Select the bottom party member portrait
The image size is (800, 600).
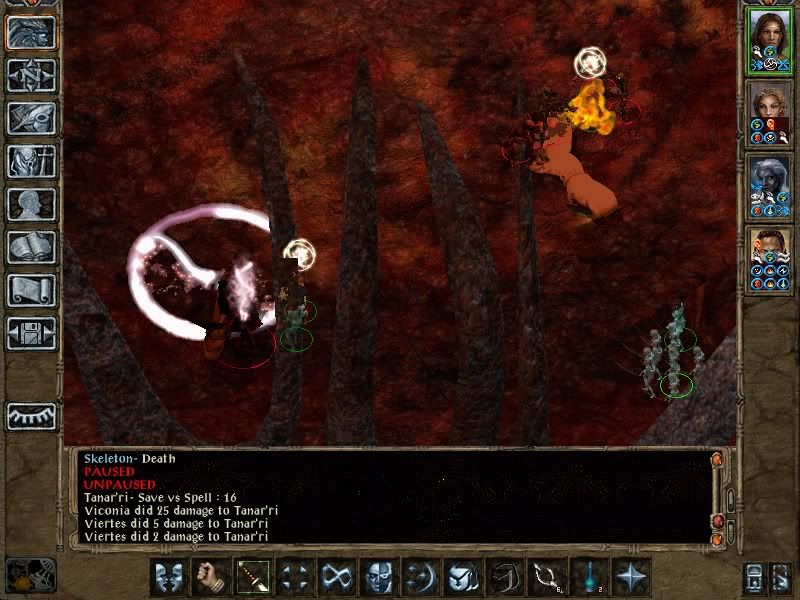(x=770, y=260)
